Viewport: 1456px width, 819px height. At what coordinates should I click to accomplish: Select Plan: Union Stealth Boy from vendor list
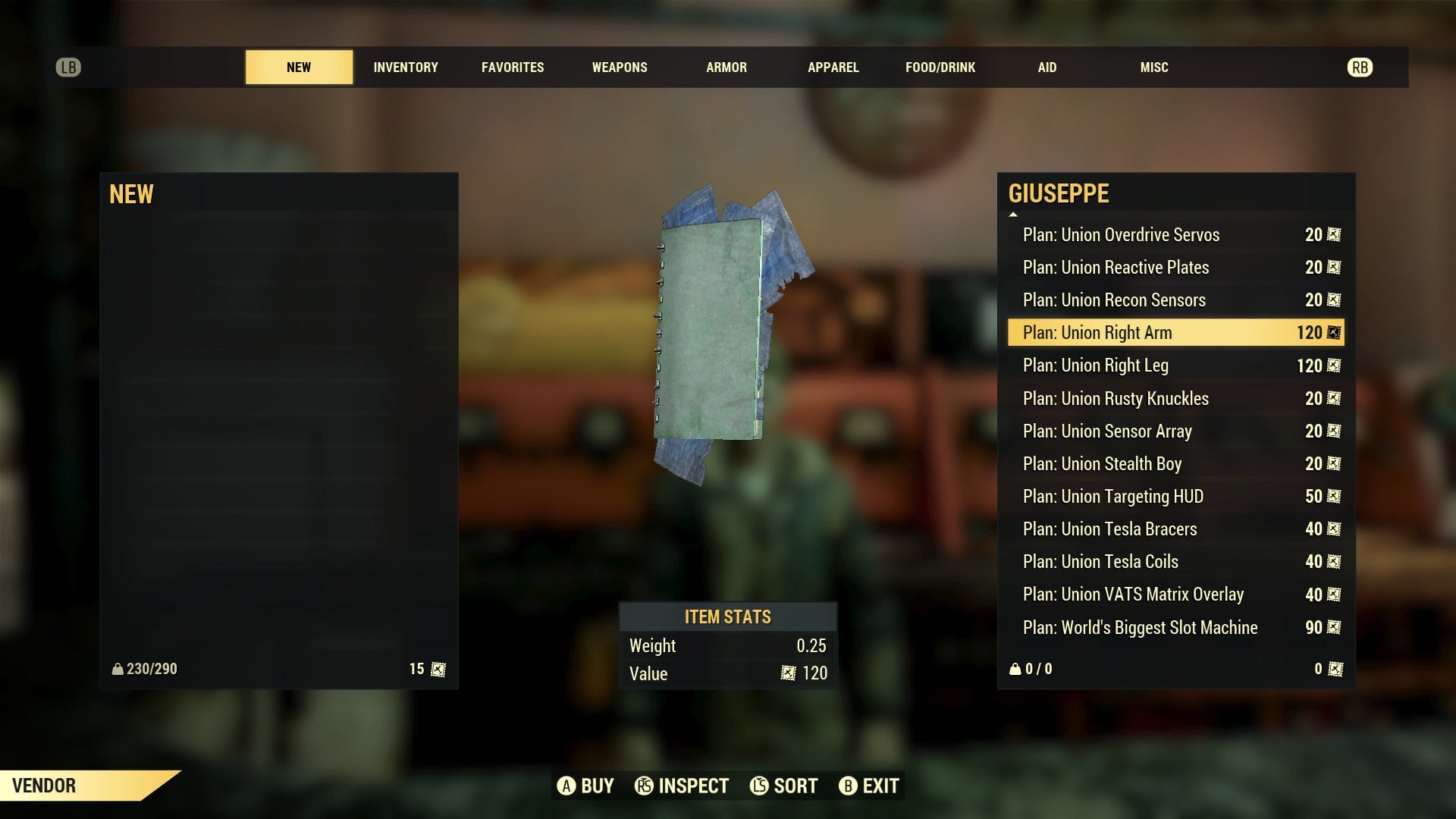tap(1101, 463)
